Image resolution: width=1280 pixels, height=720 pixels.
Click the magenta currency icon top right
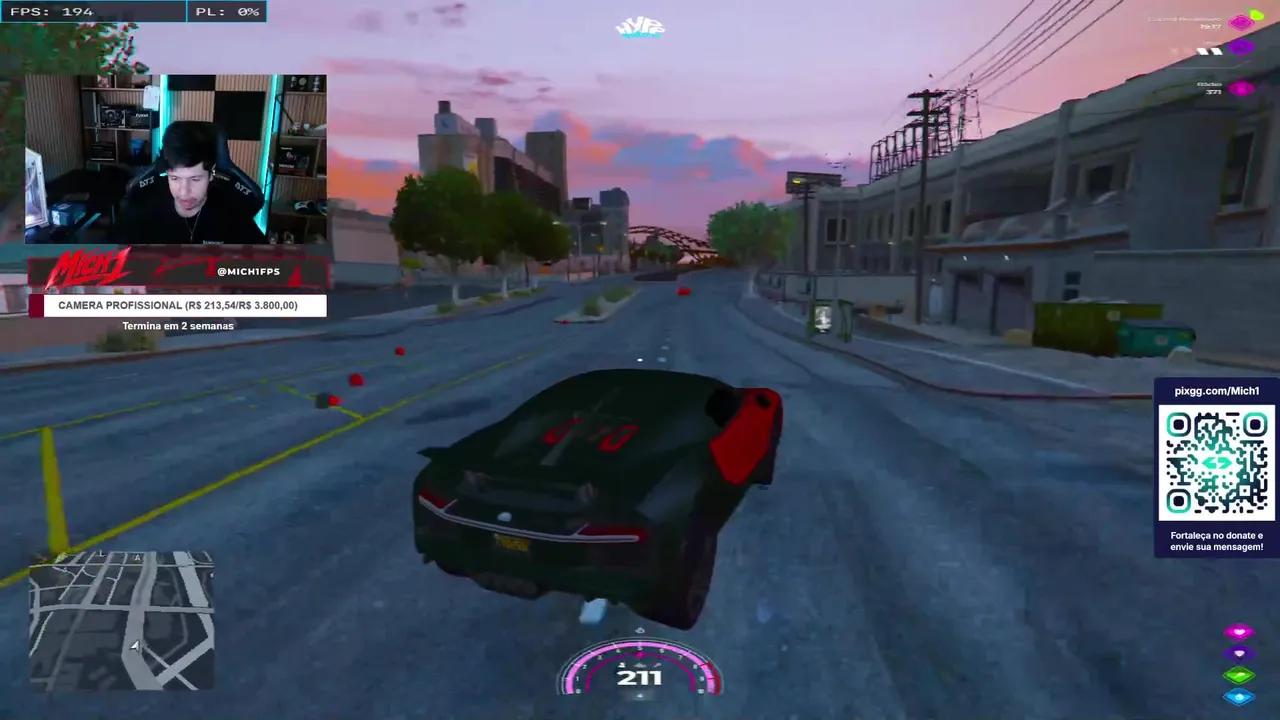(1240, 22)
